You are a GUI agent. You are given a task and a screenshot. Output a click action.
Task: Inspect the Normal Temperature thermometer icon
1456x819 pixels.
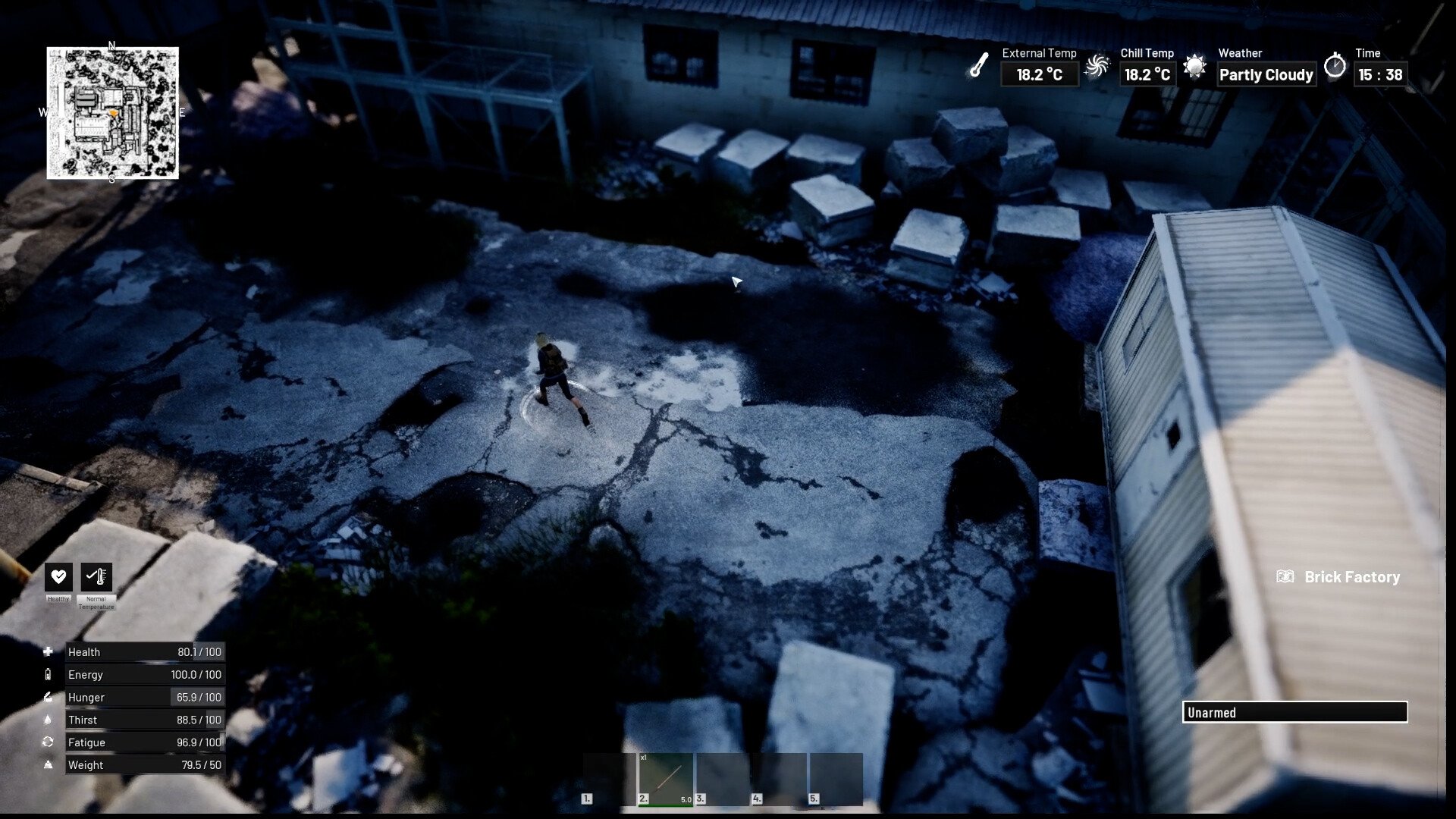pos(96,577)
